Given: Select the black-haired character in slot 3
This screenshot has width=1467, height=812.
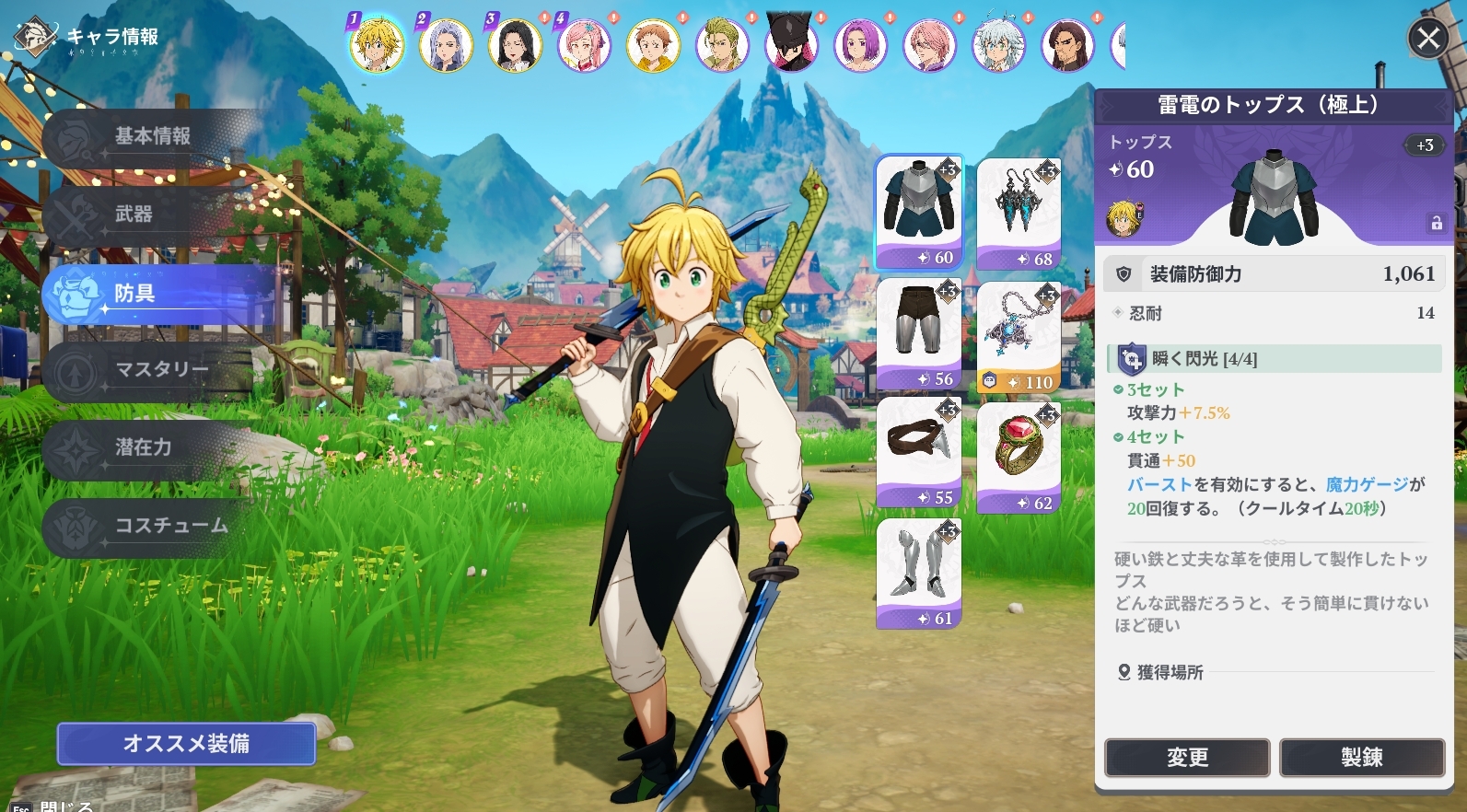Looking at the screenshot, I should coord(515,44).
